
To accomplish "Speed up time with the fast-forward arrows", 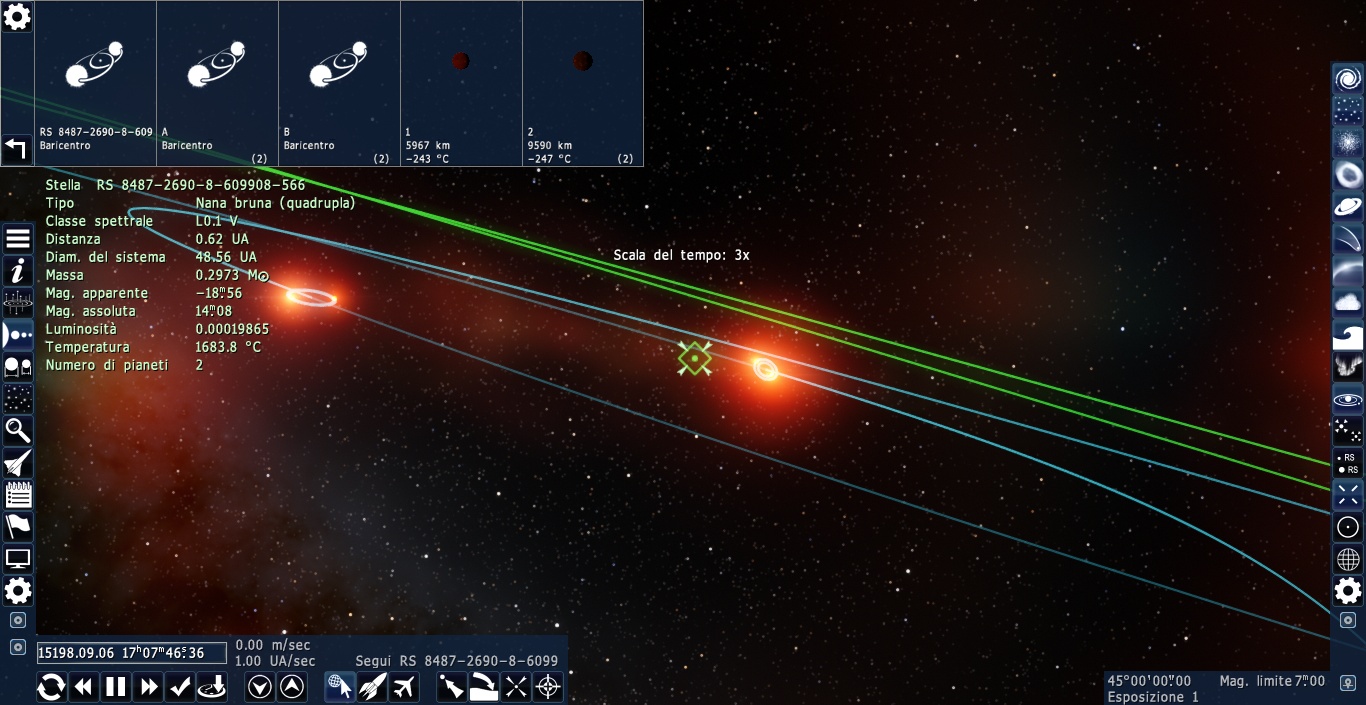I will tap(149, 687).
